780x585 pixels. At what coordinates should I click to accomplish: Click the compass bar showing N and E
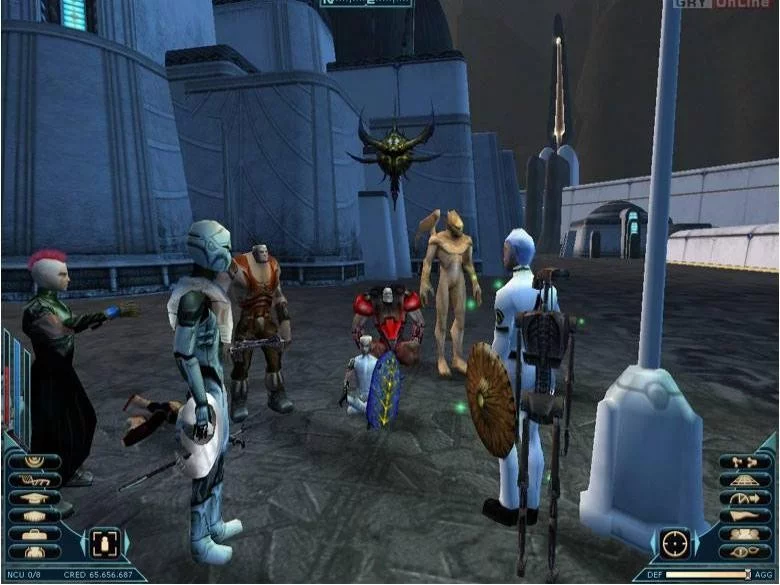coord(365,4)
